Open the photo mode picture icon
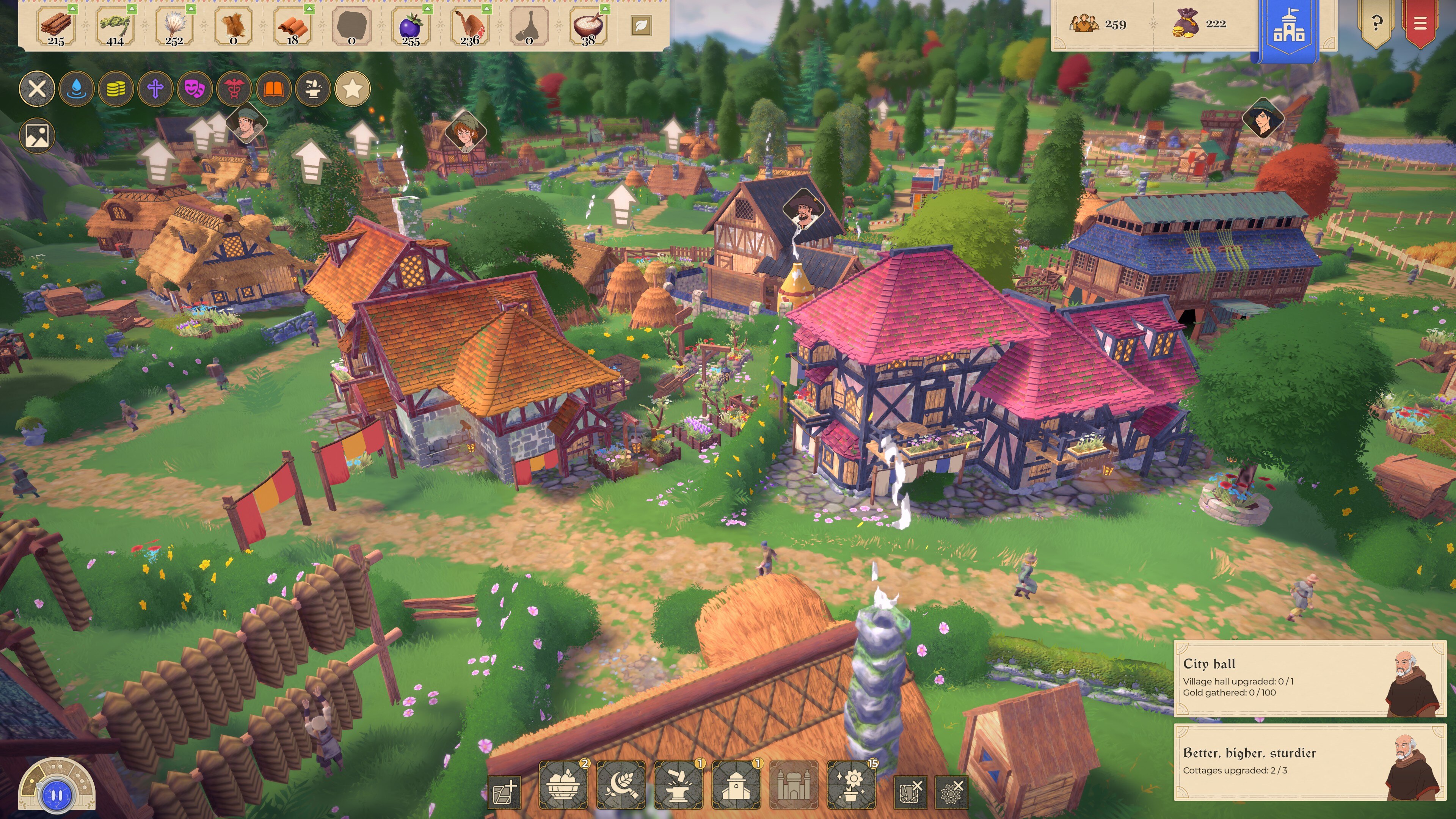The width and height of the screenshot is (1456, 819). (37, 136)
